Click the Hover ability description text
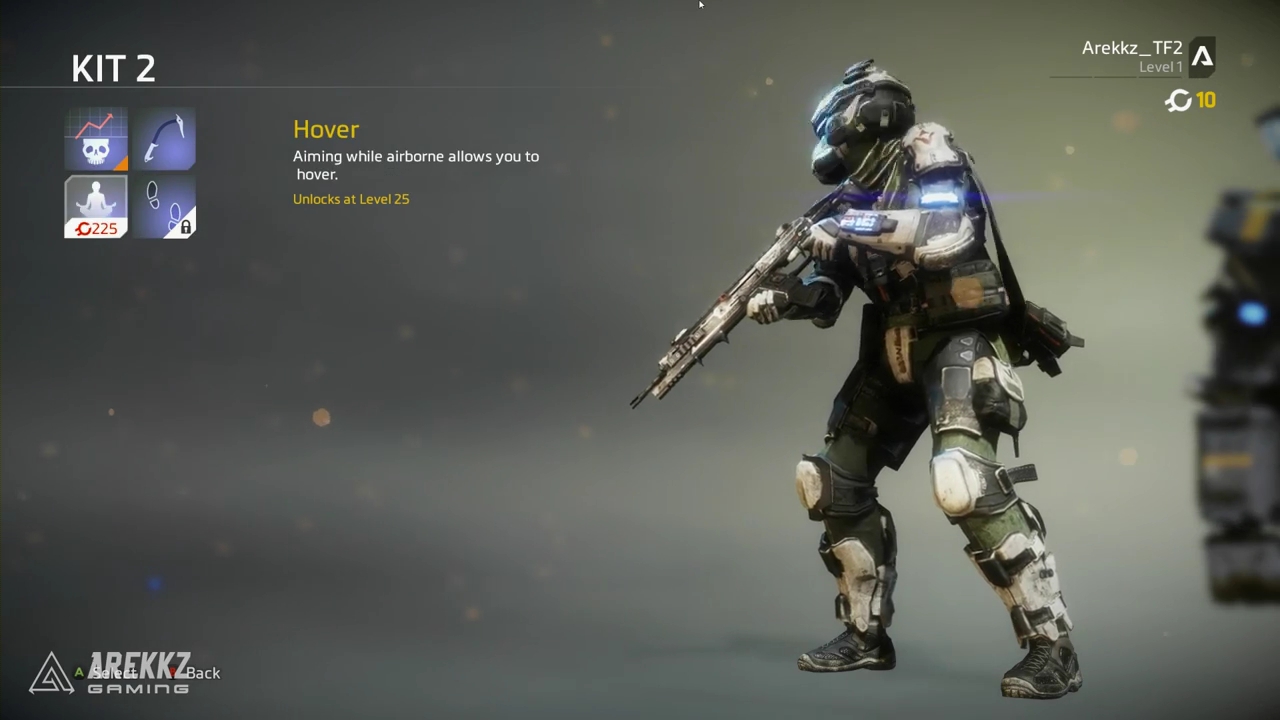The image size is (1280, 720). click(415, 165)
